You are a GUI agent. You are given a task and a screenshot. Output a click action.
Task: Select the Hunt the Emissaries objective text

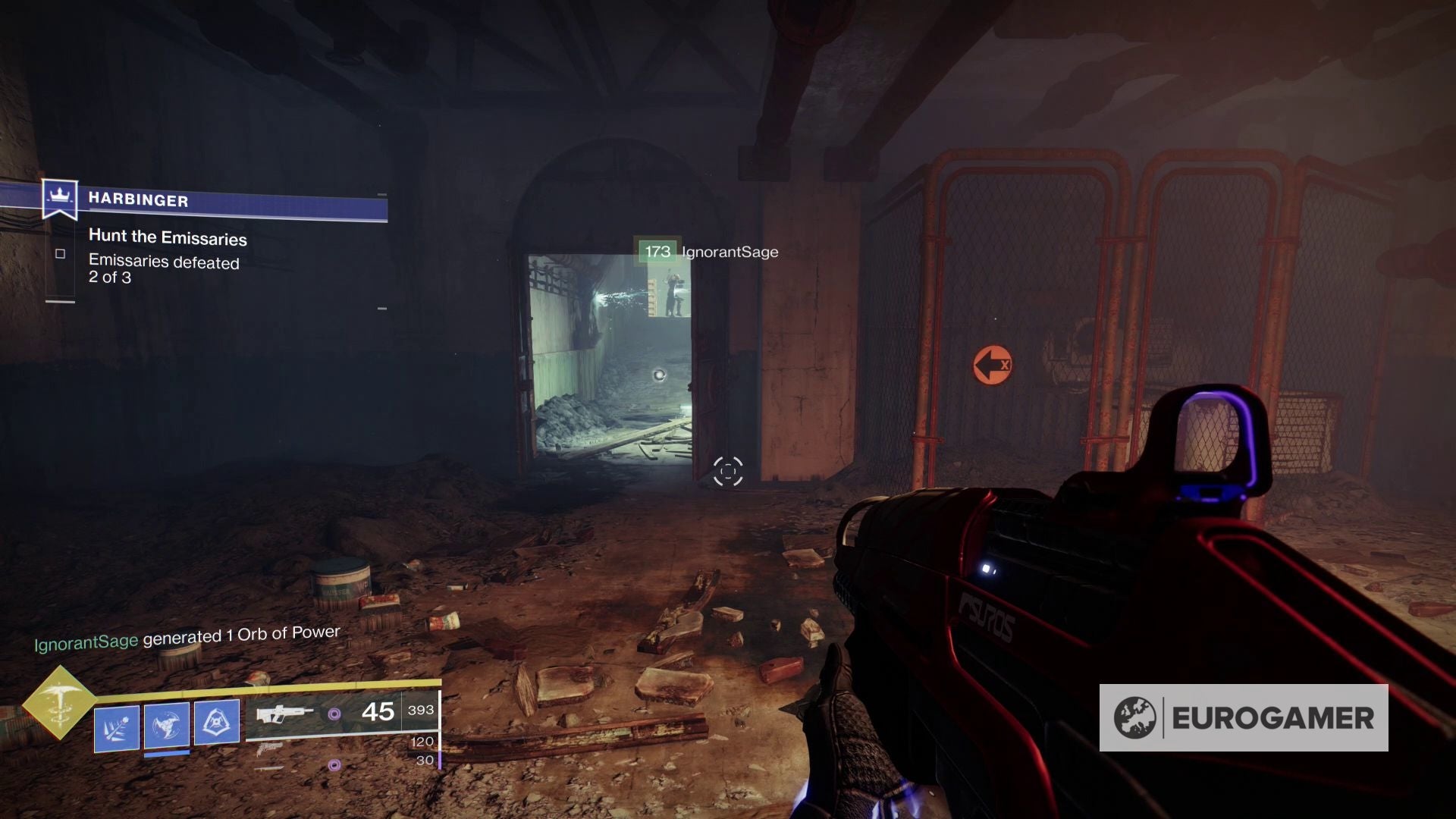pos(167,238)
